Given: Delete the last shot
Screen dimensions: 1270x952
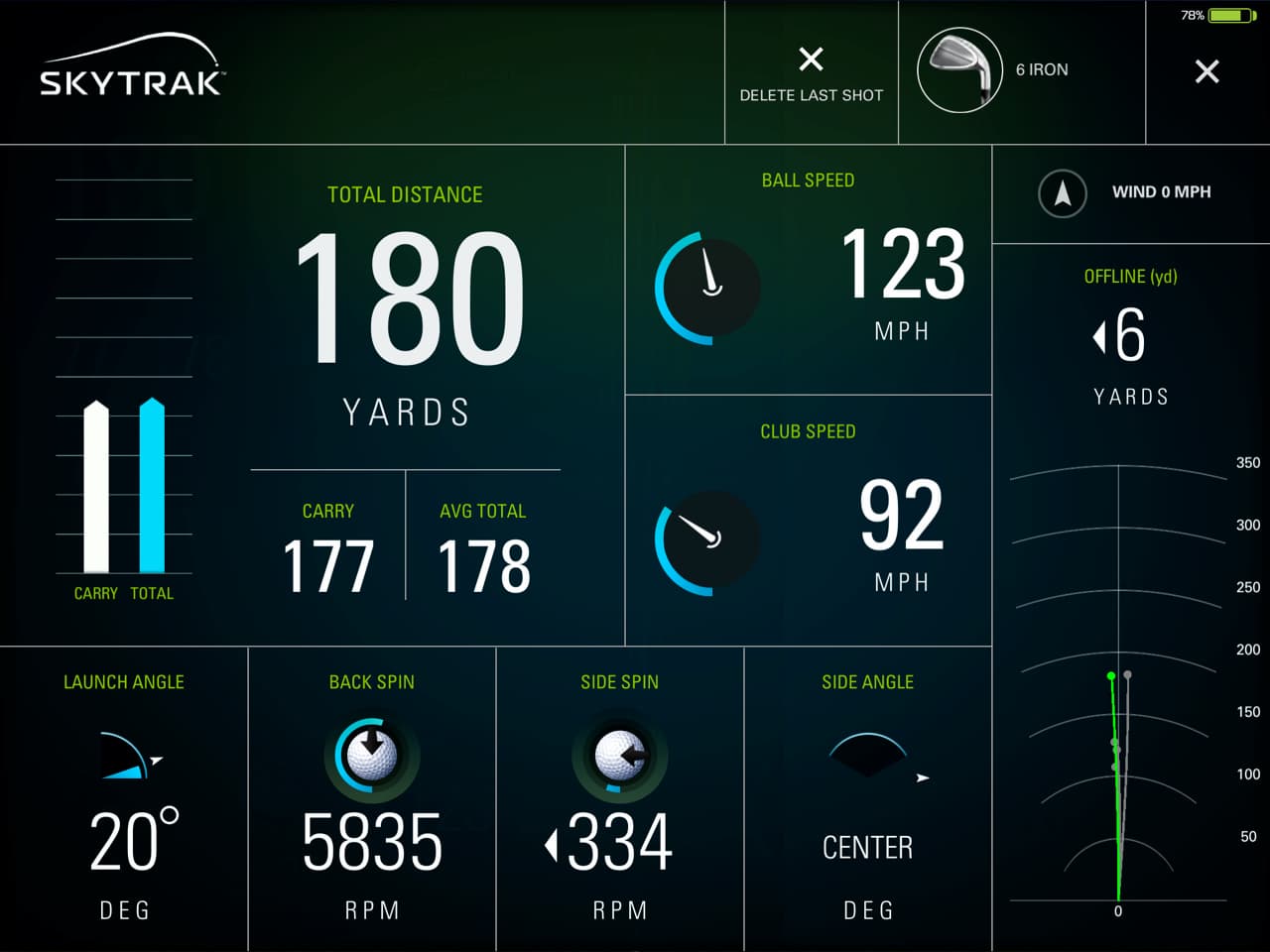Looking at the screenshot, I should coord(811,72).
